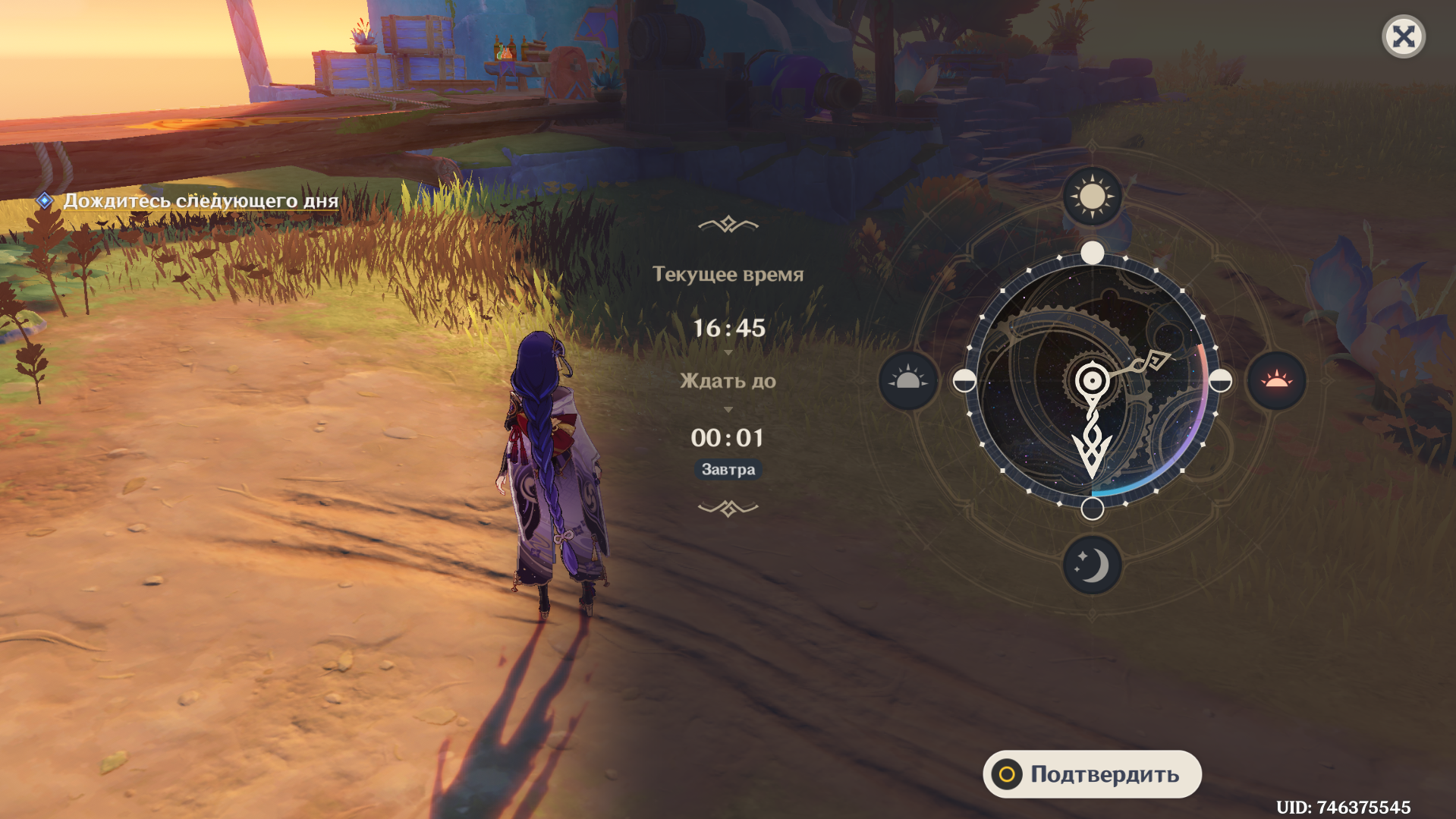The width and height of the screenshot is (1456, 819).
Task: Close the time adjustment screen
Action: pyautogui.click(x=1403, y=36)
